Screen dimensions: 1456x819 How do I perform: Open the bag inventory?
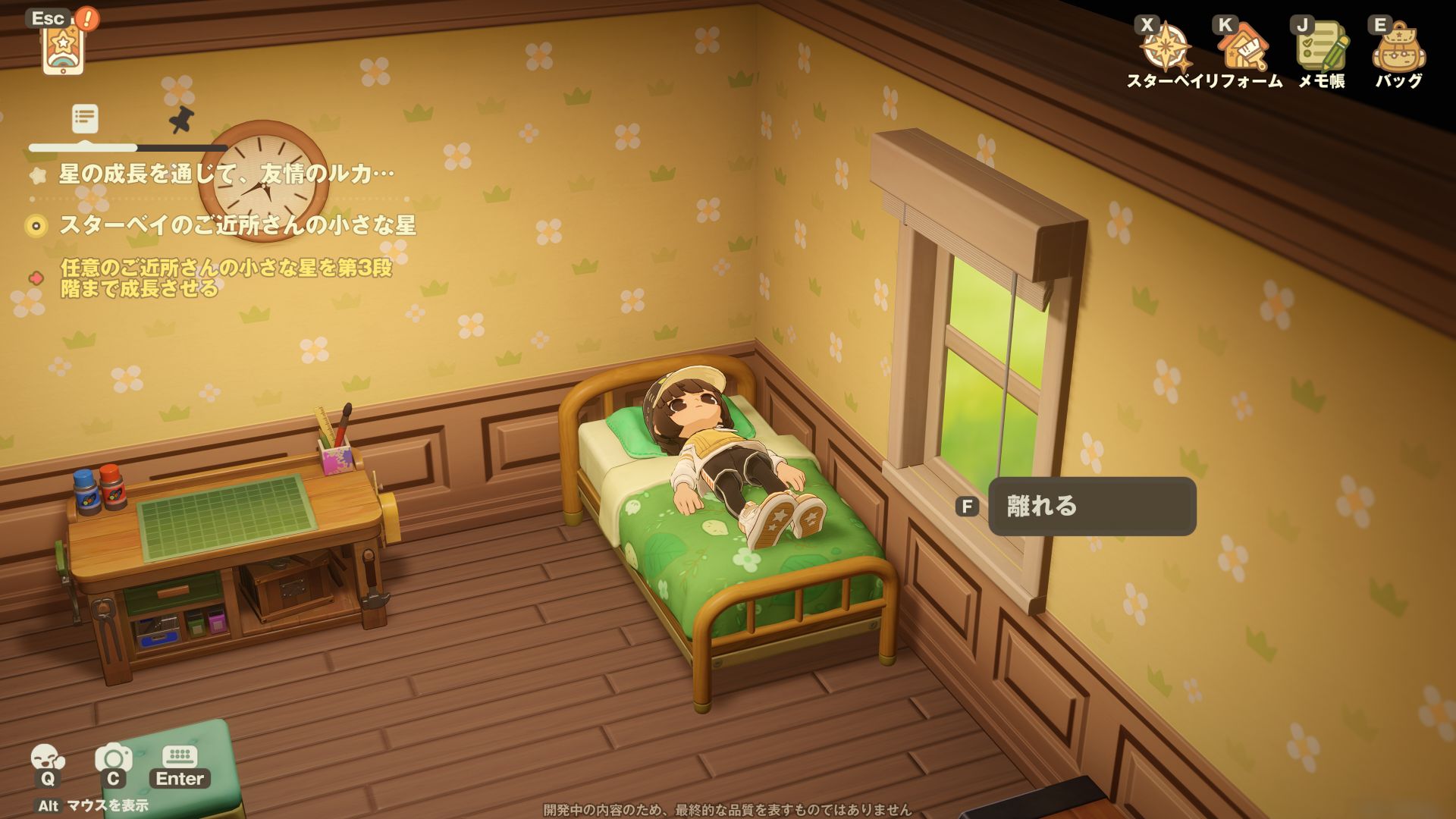1399,49
